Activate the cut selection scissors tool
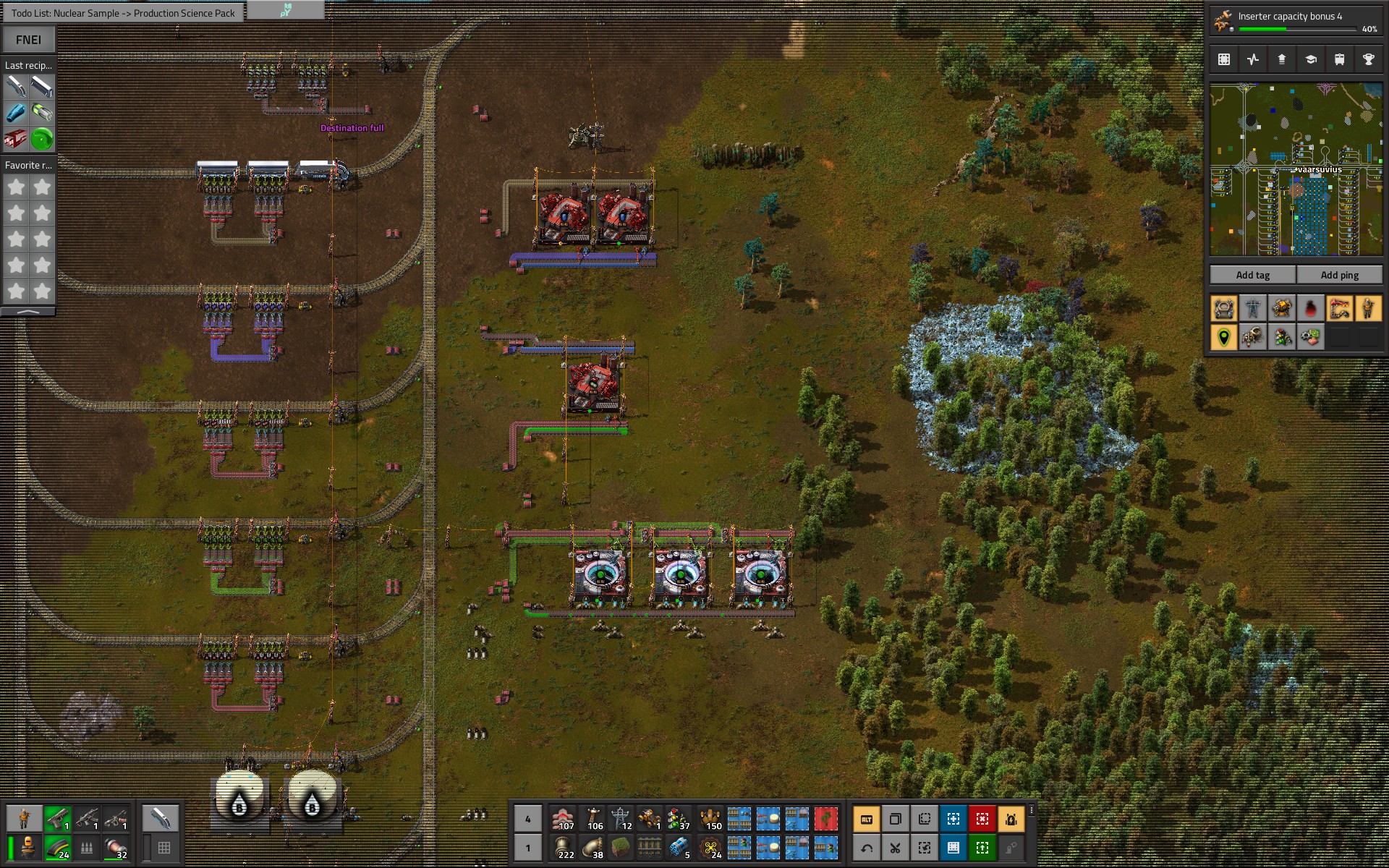Screen dimensions: 1389x868 pyautogui.click(x=896, y=848)
